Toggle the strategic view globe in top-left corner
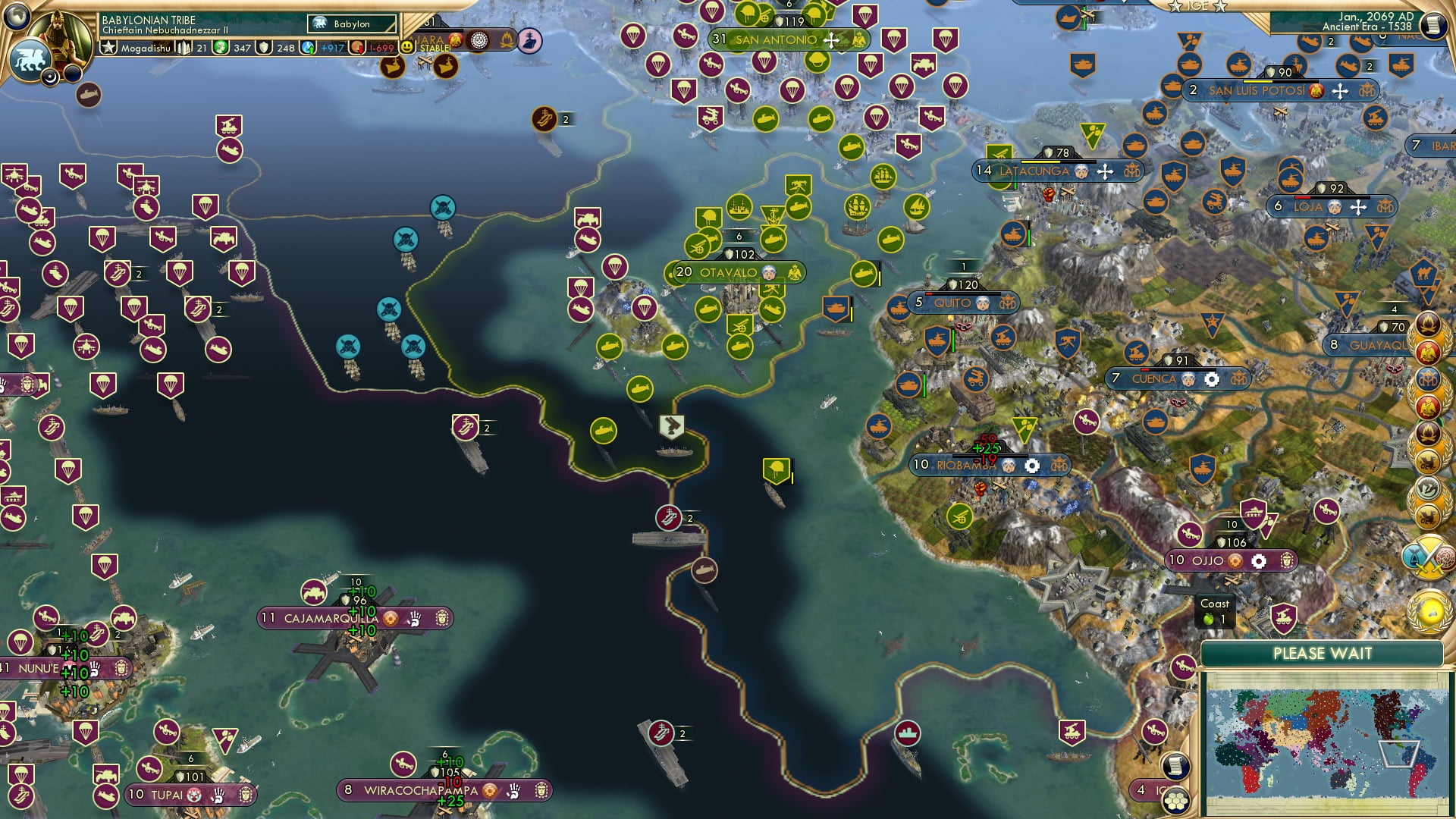 (x=16, y=16)
